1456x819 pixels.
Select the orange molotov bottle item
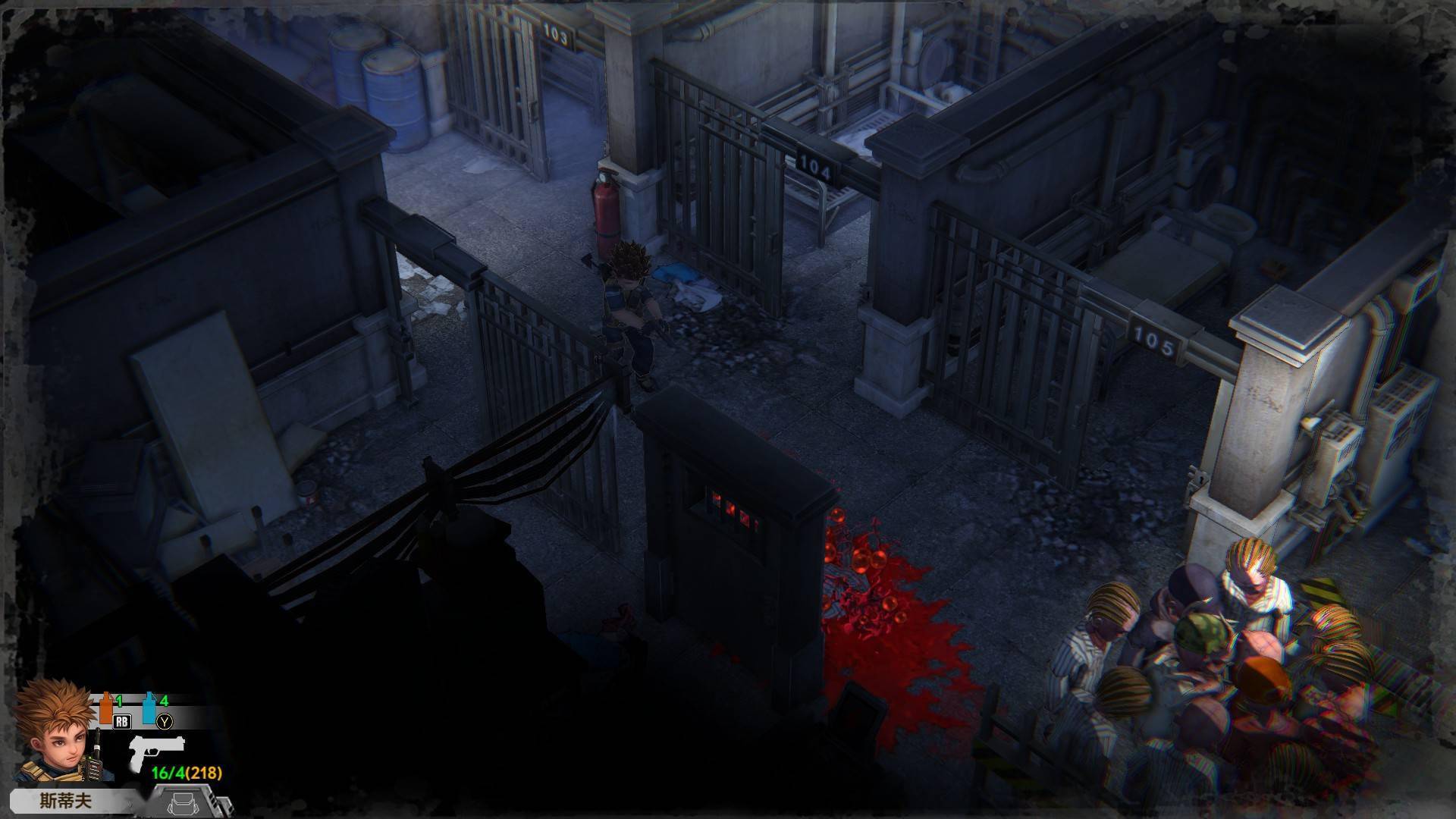[x=107, y=708]
